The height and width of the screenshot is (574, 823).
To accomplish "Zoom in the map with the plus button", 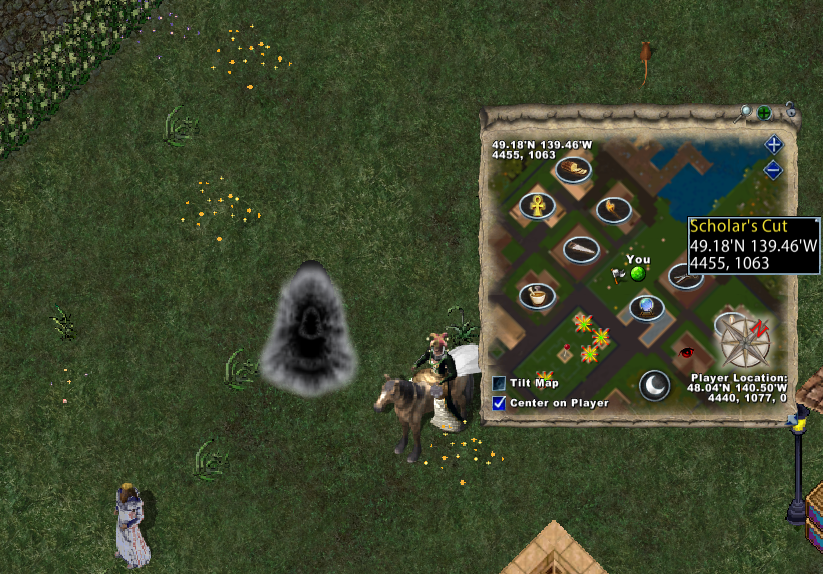I will tap(773, 145).
